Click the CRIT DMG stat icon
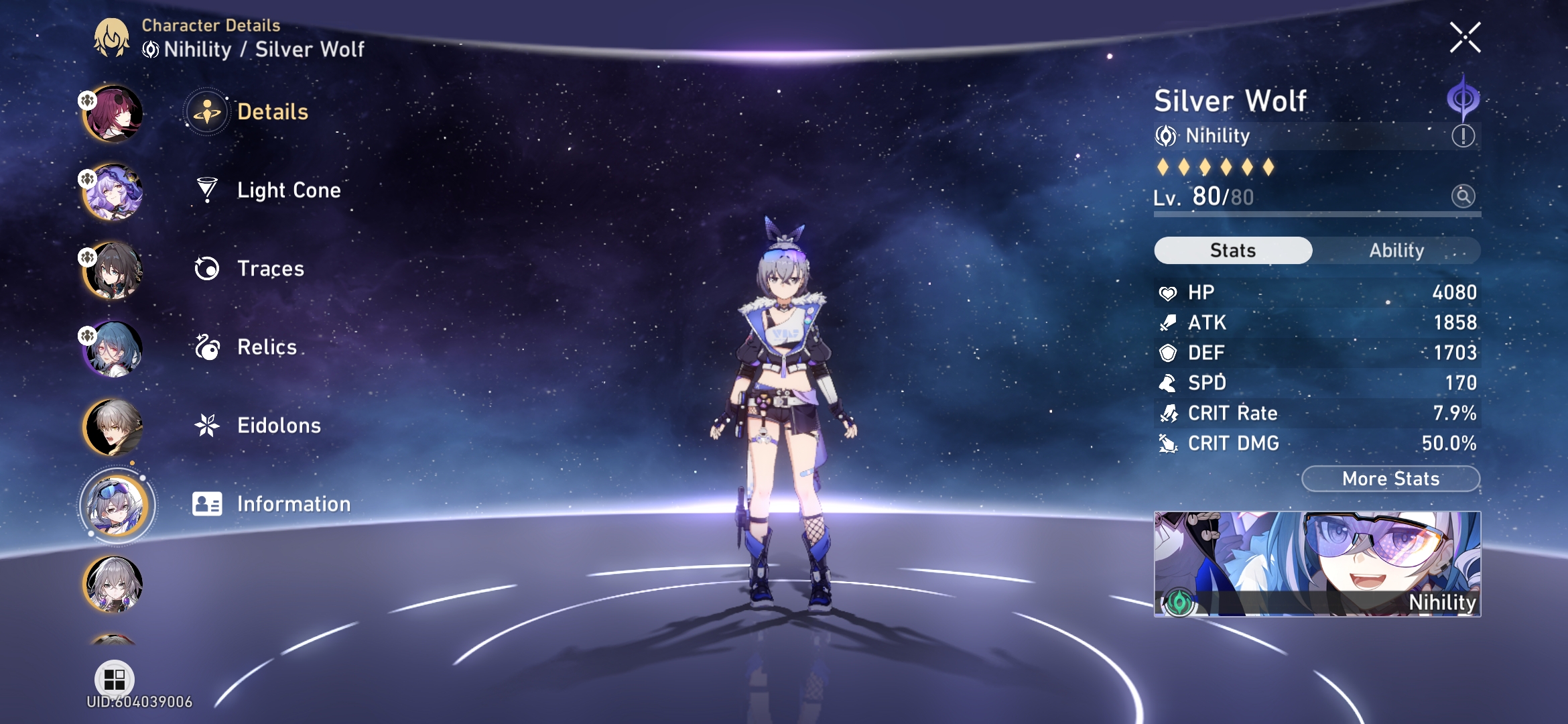Screen dimensions: 1568x724 pyautogui.click(x=1169, y=443)
